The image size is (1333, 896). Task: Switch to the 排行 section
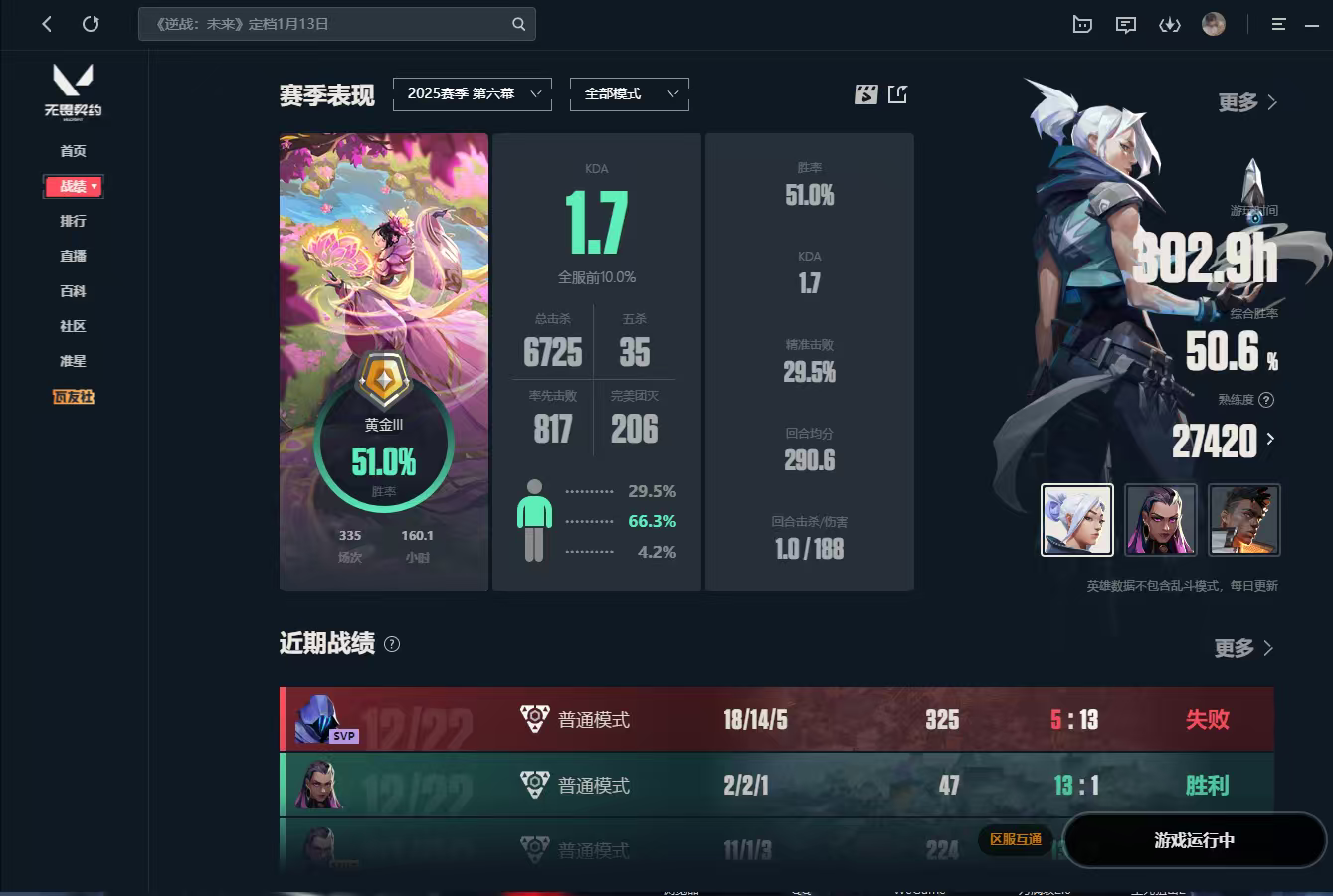[x=73, y=221]
